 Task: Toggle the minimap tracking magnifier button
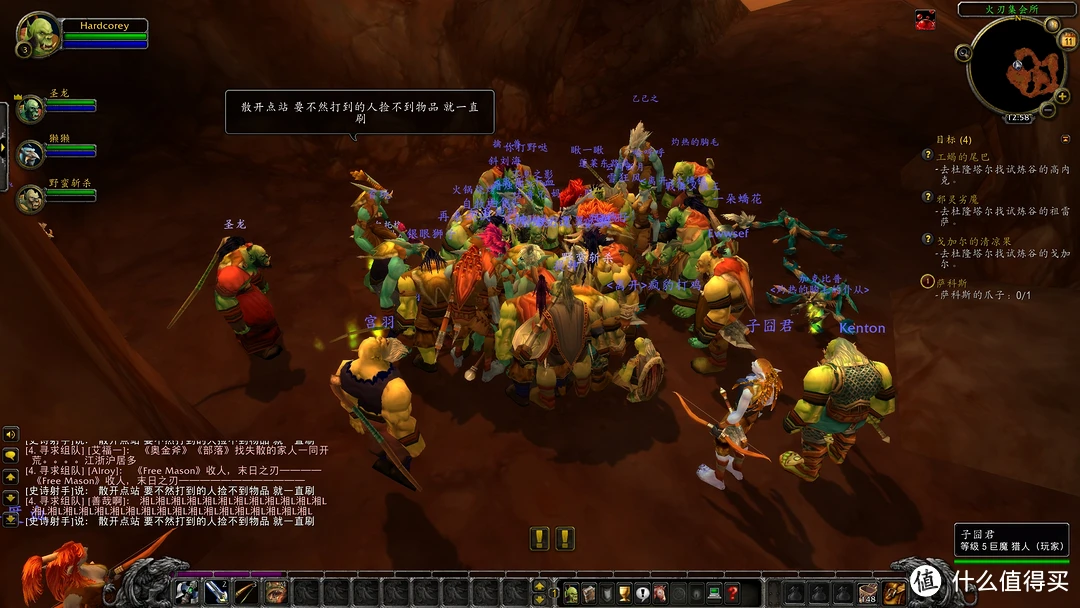pos(964,53)
